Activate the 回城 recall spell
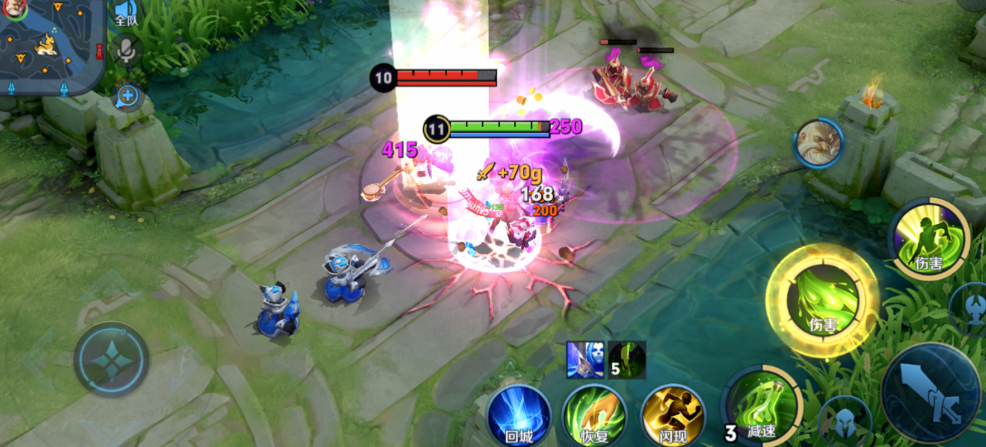986x447 pixels. (x=519, y=414)
